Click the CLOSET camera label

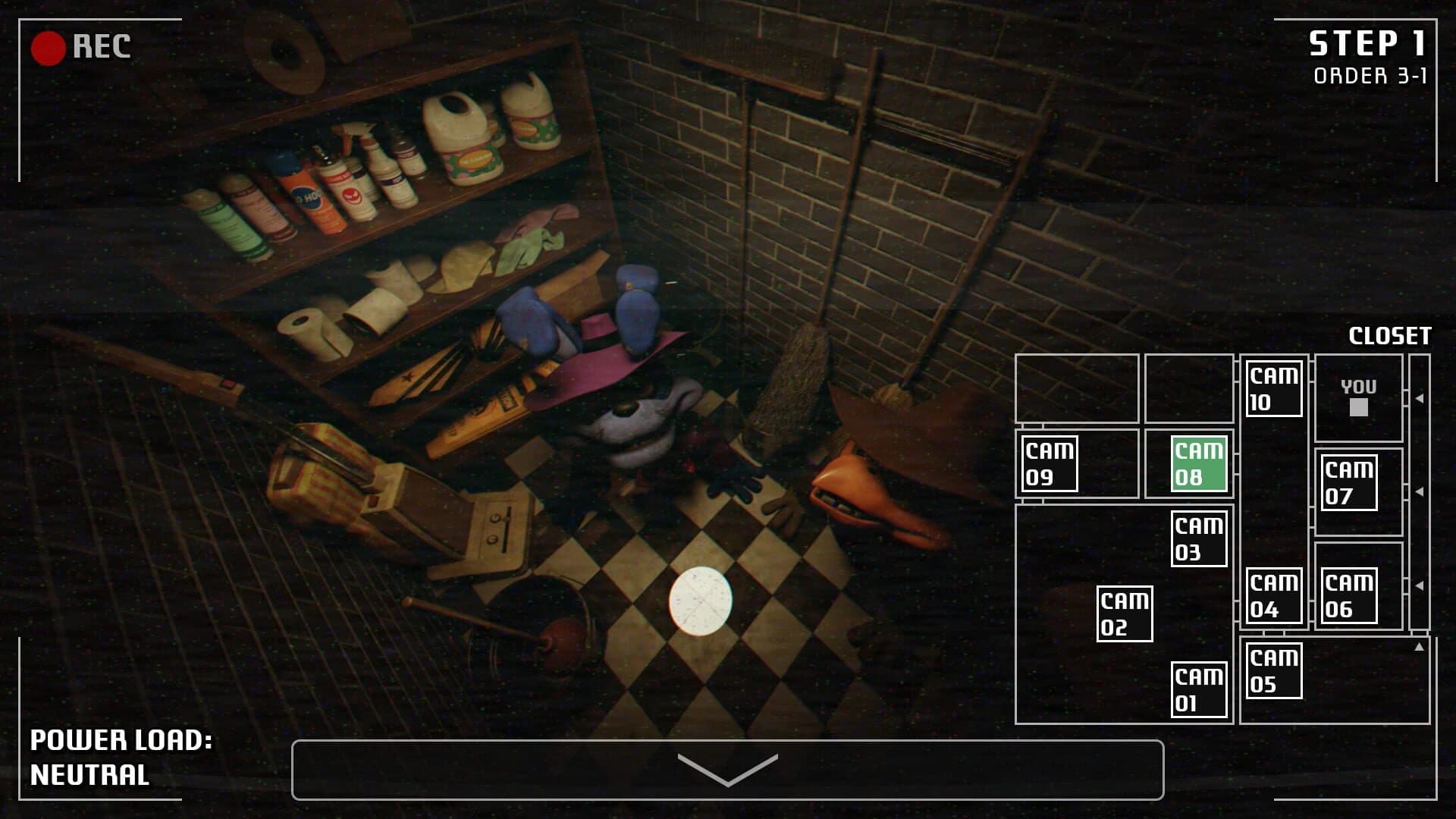tap(1390, 334)
